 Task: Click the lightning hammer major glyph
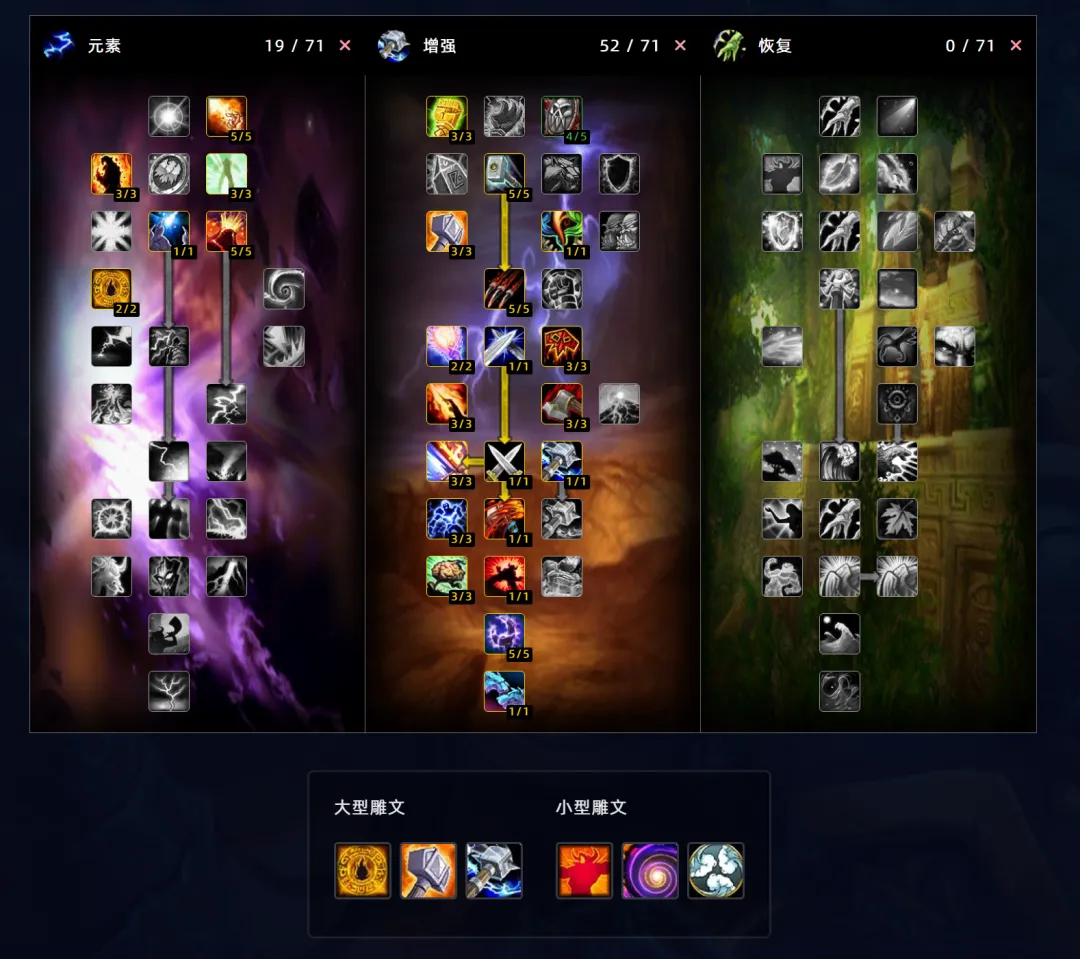pyautogui.click(x=494, y=870)
